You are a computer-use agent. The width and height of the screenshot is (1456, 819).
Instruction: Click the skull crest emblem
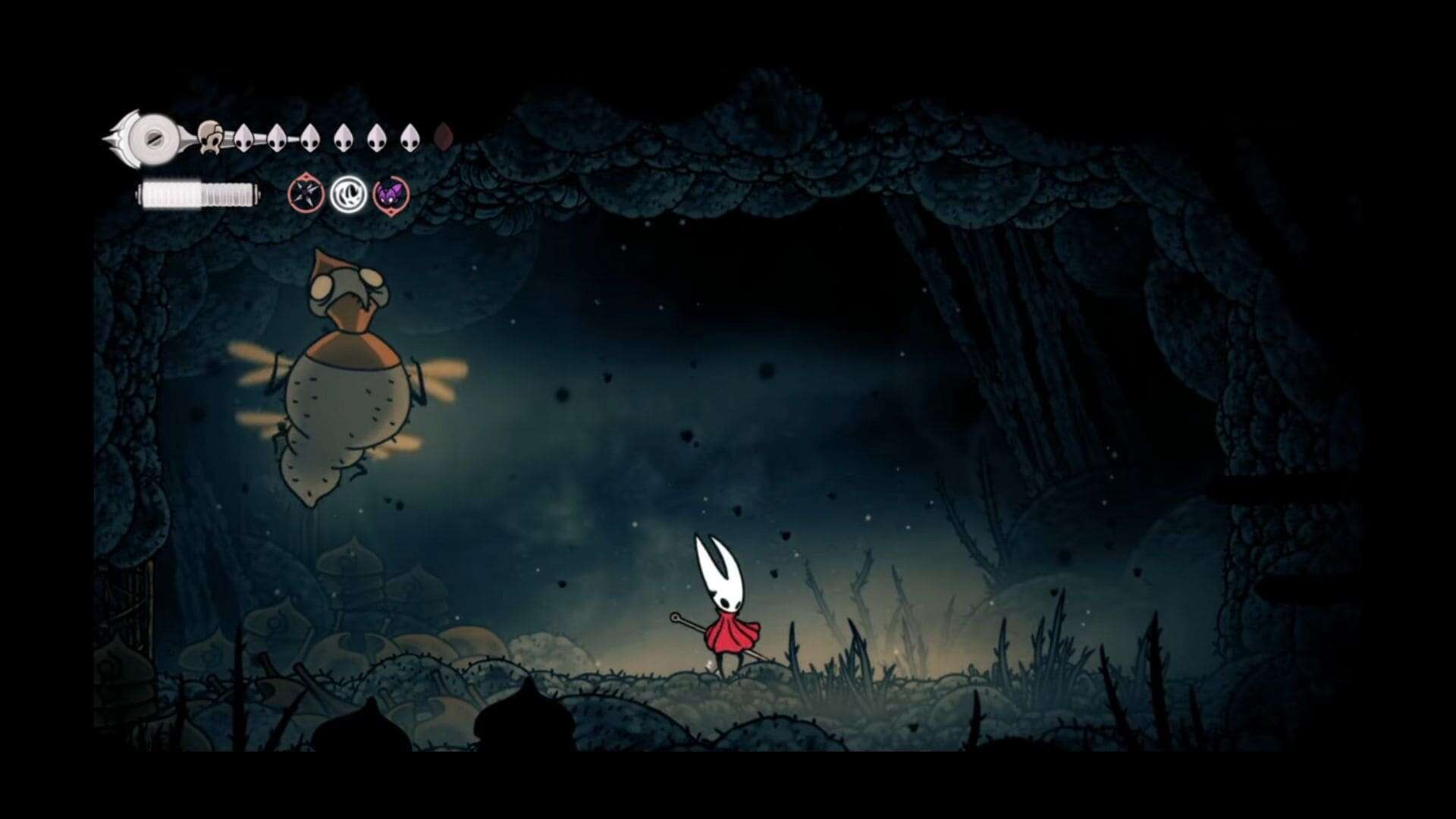click(209, 137)
